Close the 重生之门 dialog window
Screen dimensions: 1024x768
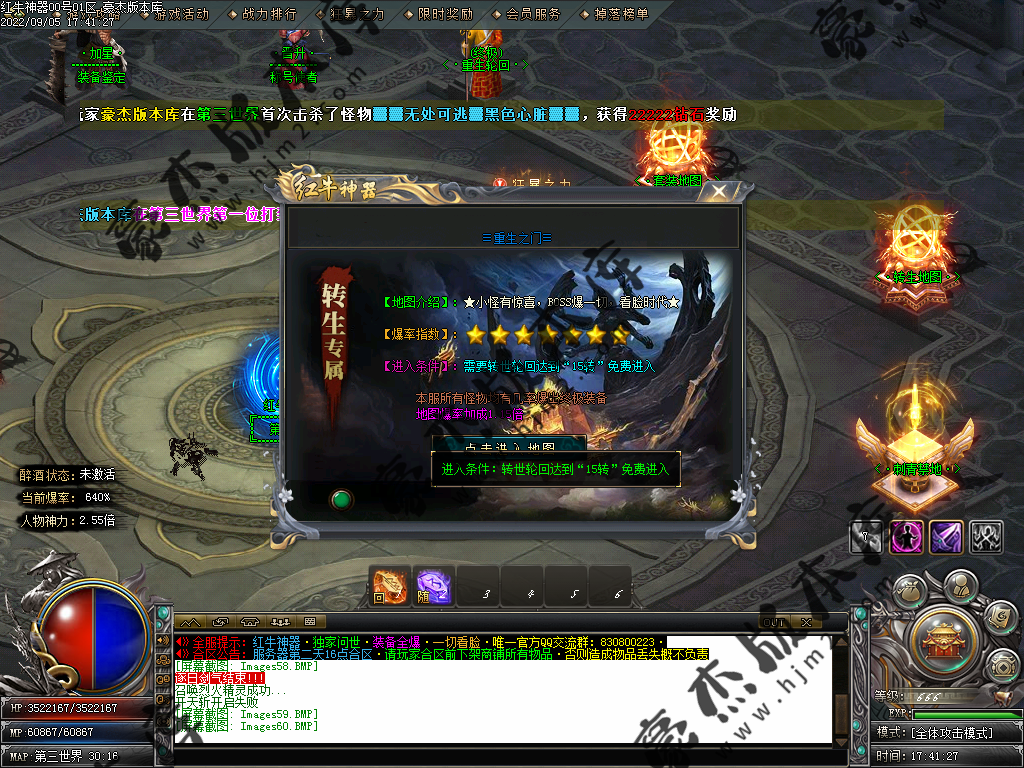coord(718,191)
